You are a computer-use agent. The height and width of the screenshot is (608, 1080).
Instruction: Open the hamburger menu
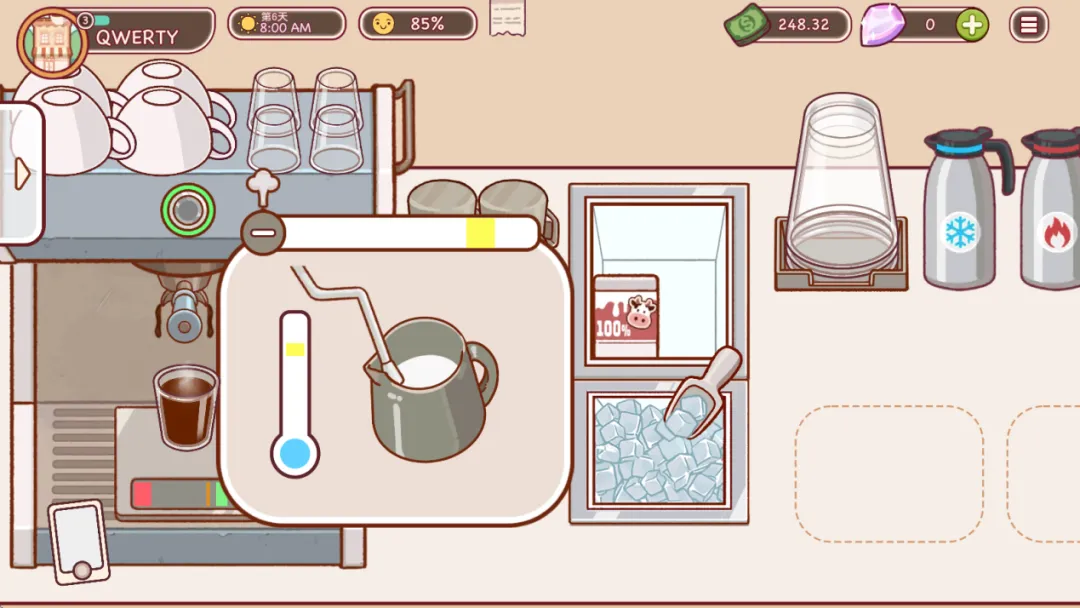point(1028,24)
